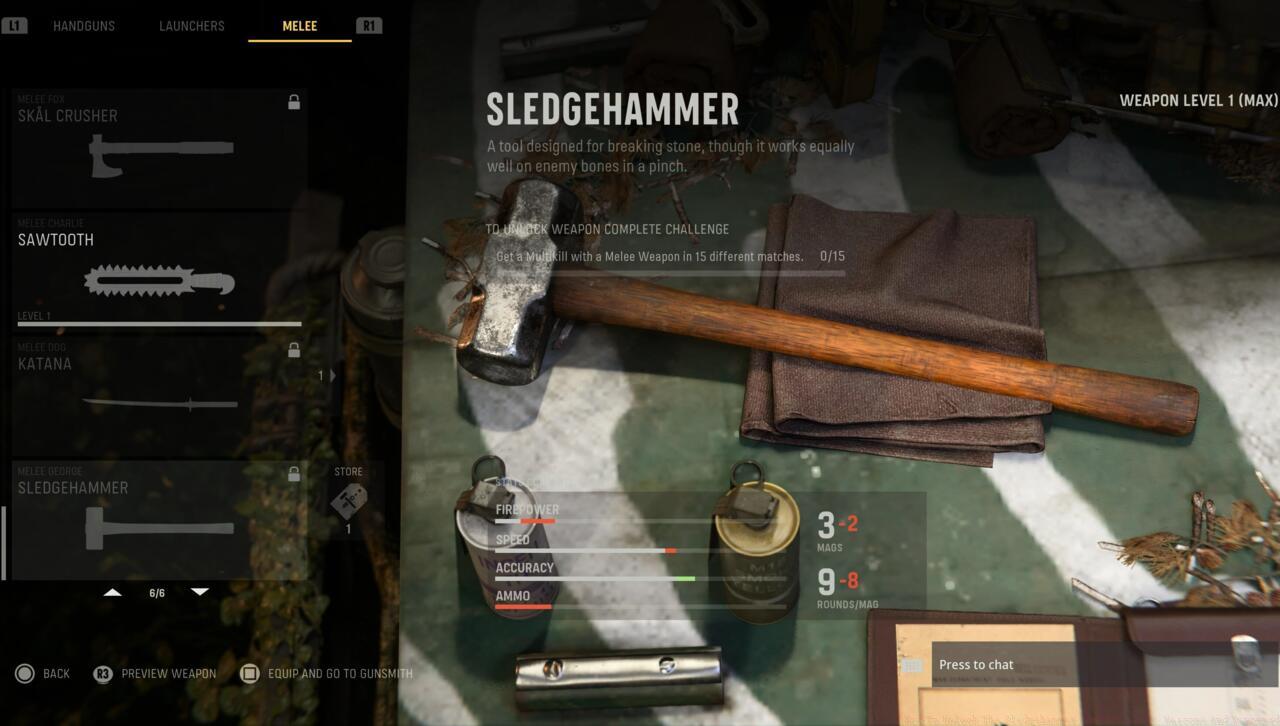The height and width of the screenshot is (726, 1280).
Task: Open the Melee tab
Action: [299, 26]
